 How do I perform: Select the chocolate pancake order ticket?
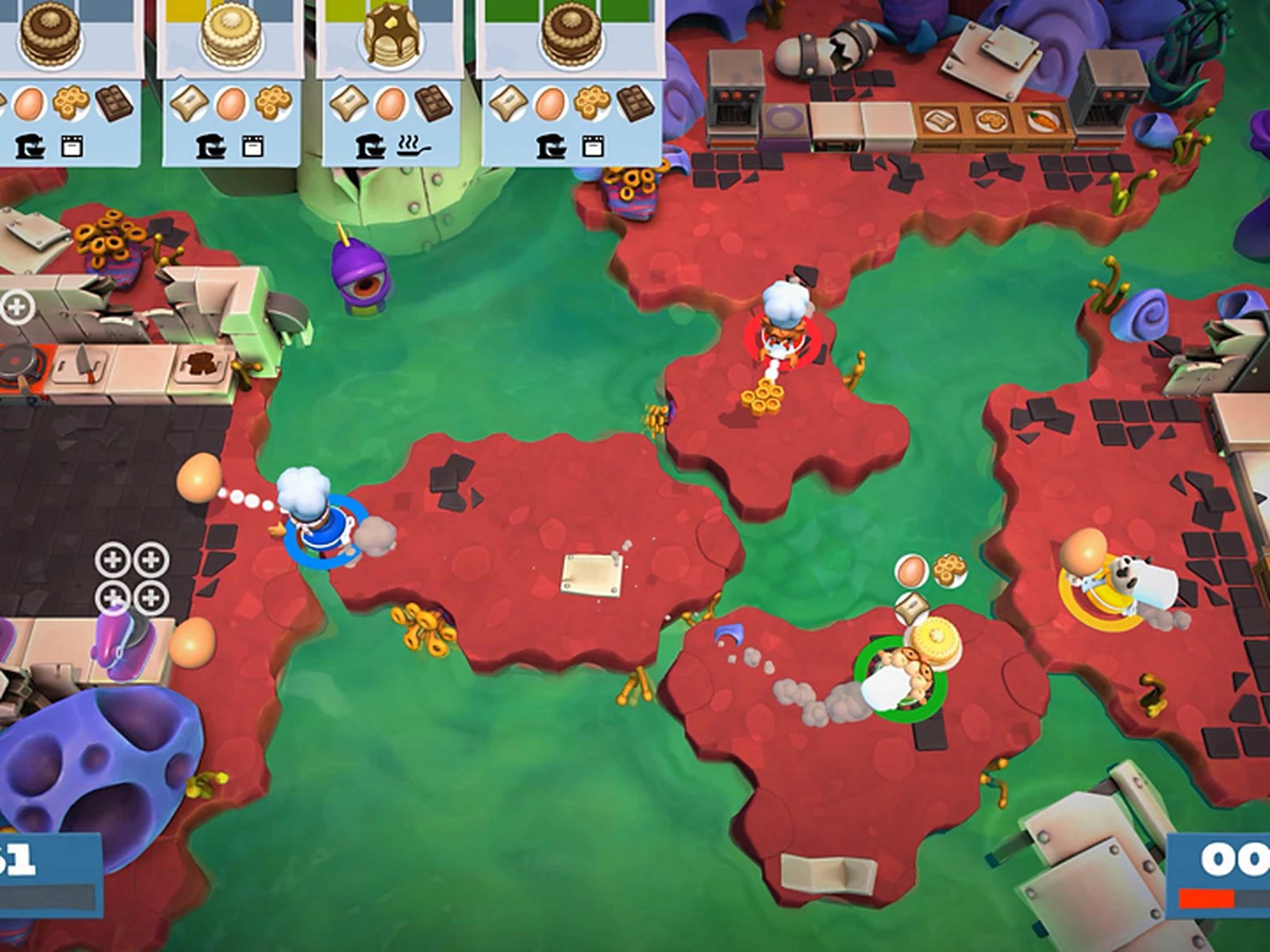coord(391,82)
